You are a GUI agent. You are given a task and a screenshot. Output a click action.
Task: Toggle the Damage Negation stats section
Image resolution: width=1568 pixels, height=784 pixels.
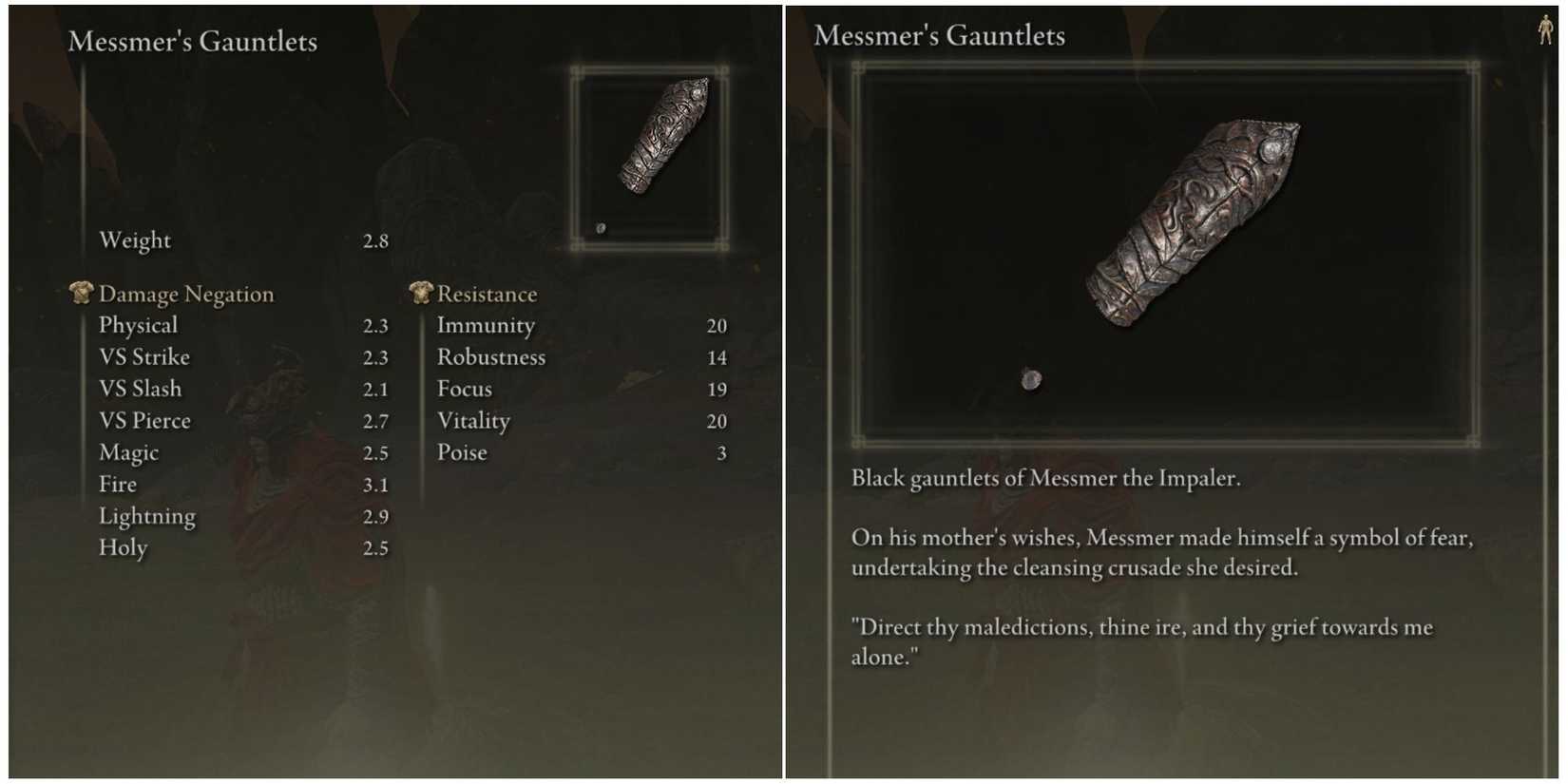[x=186, y=293]
